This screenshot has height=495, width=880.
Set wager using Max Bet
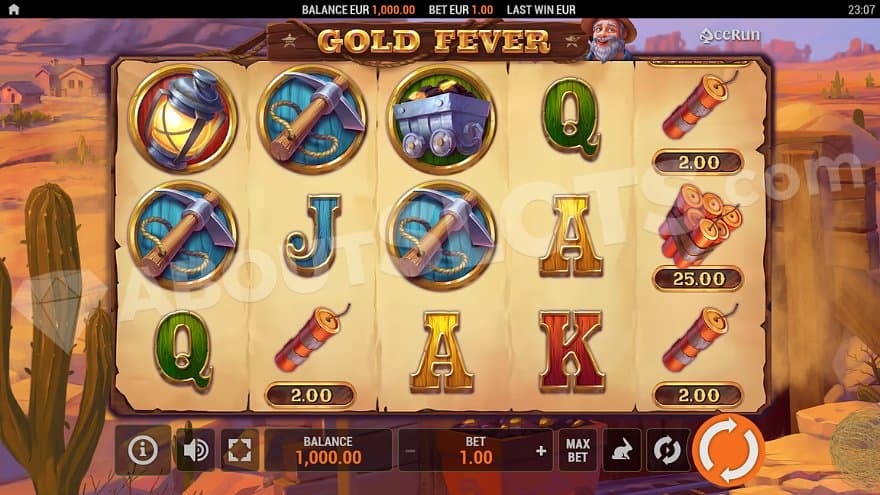click(x=577, y=450)
